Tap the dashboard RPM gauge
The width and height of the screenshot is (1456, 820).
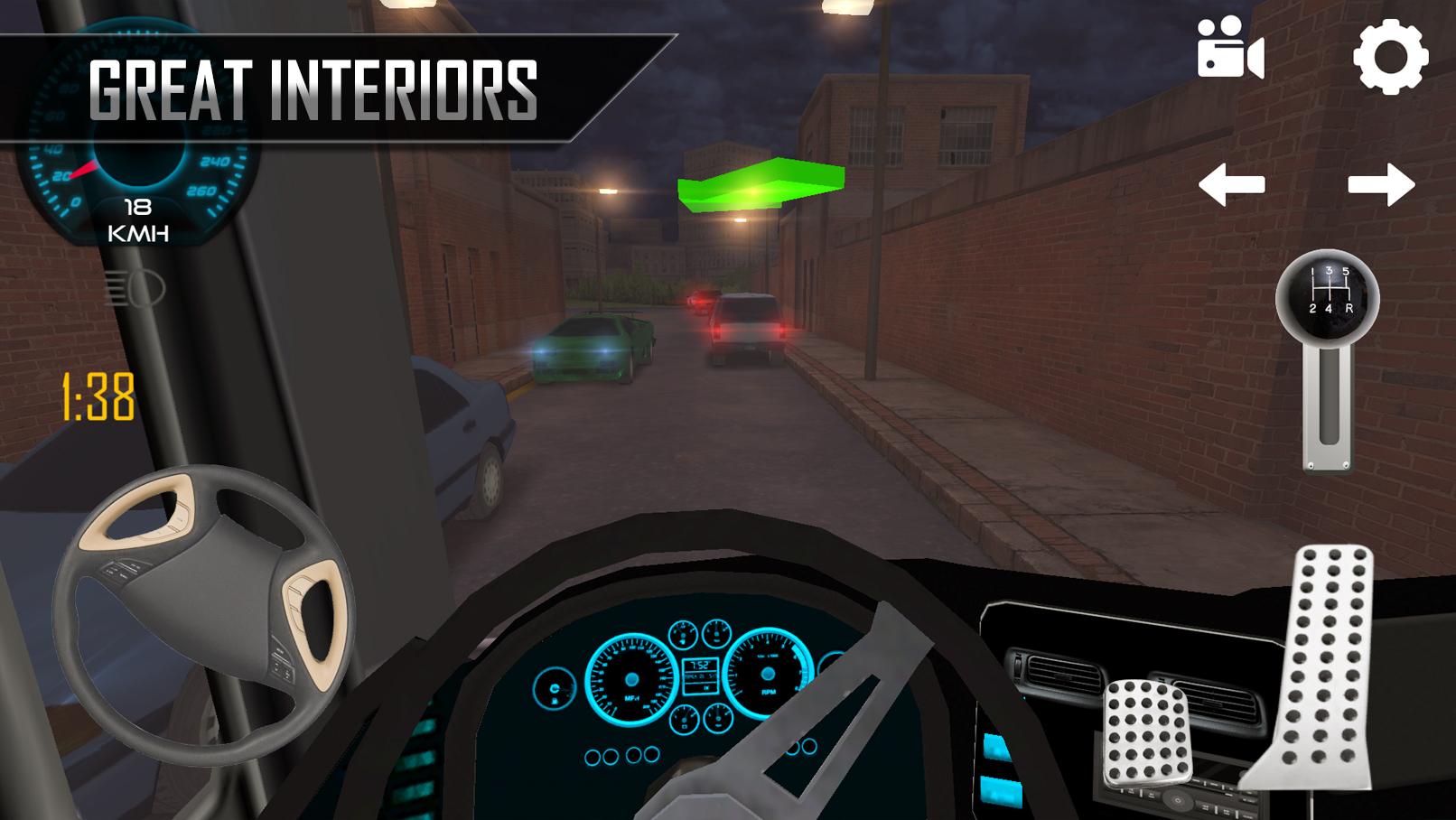pyautogui.click(x=770, y=674)
